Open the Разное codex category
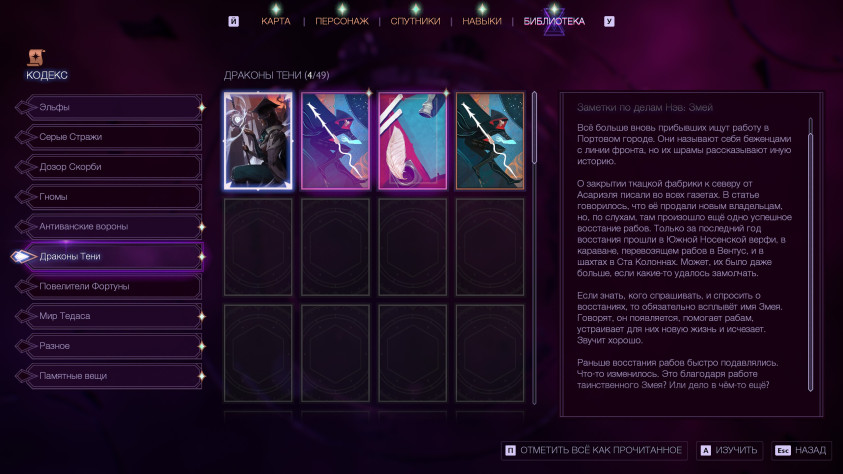The height and width of the screenshot is (474, 843). tap(108, 346)
